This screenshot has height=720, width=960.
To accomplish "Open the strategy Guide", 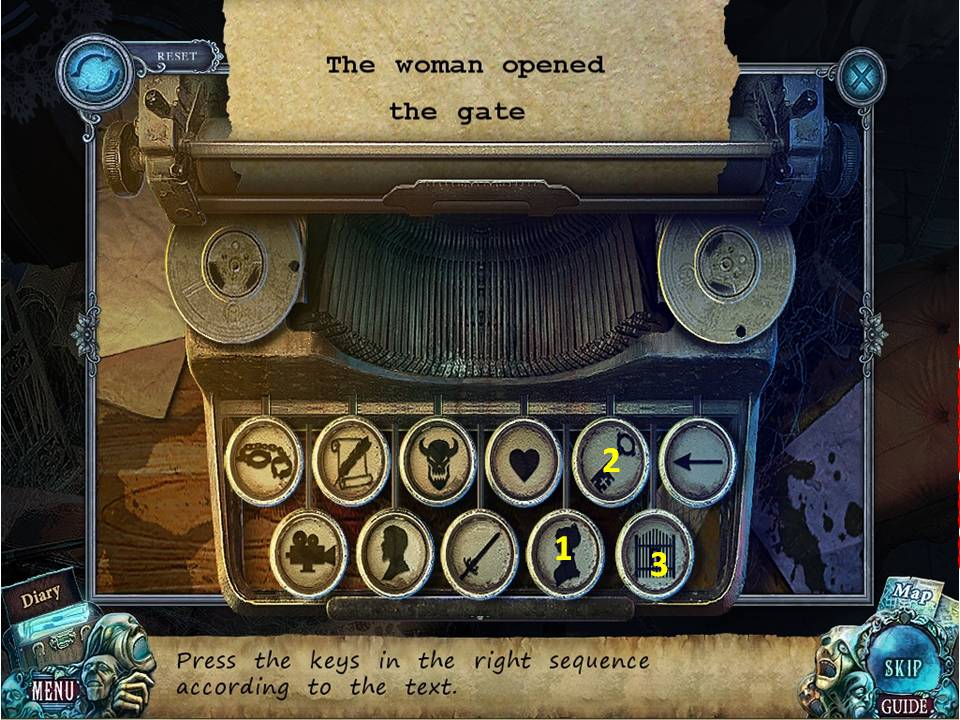I will tap(905, 706).
